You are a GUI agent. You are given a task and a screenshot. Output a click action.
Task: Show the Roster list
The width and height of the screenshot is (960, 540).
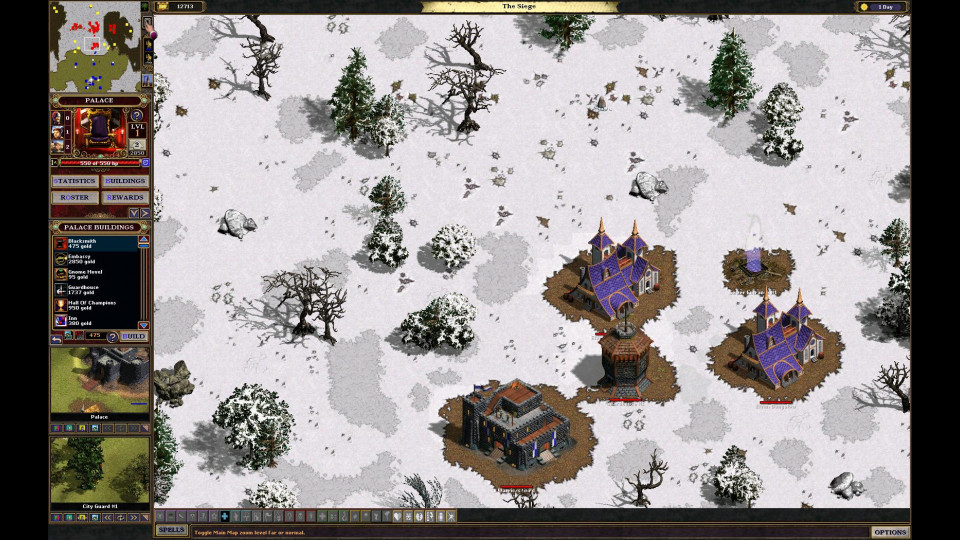75,197
